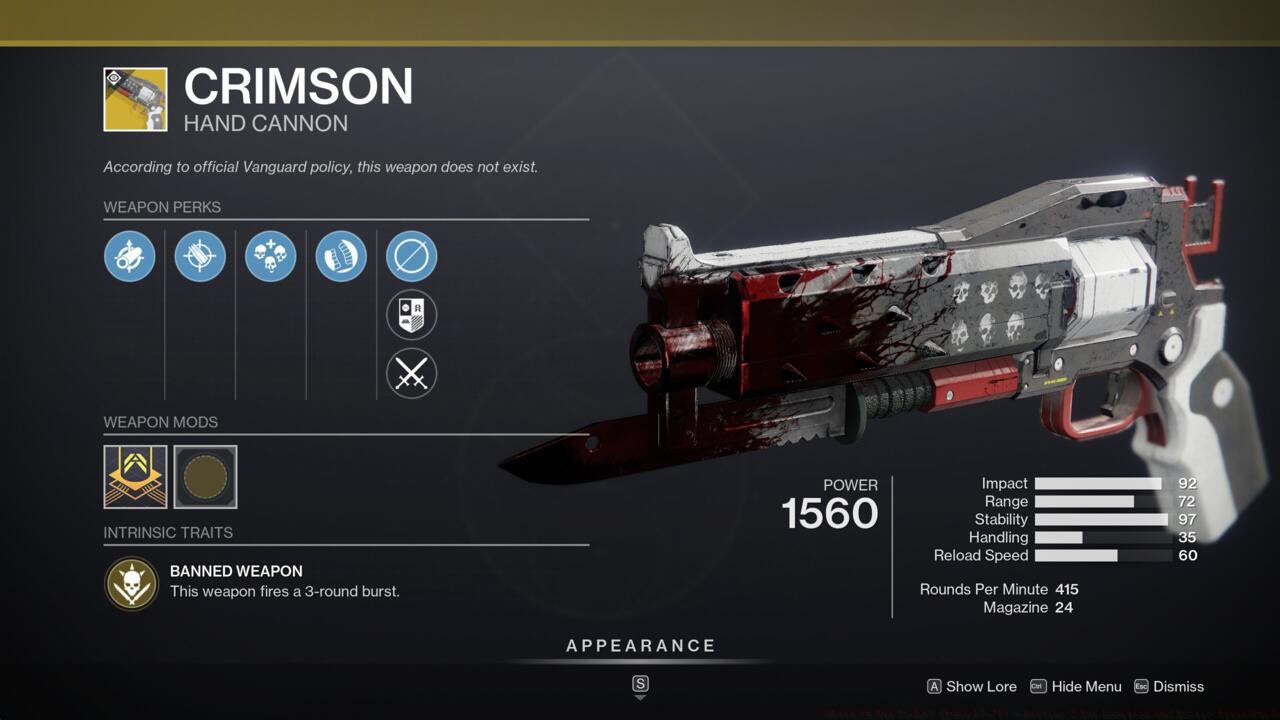Screen dimensions: 1280x720
Task: Switch to the Appearance tab
Action: pyautogui.click(x=640, y=645)
